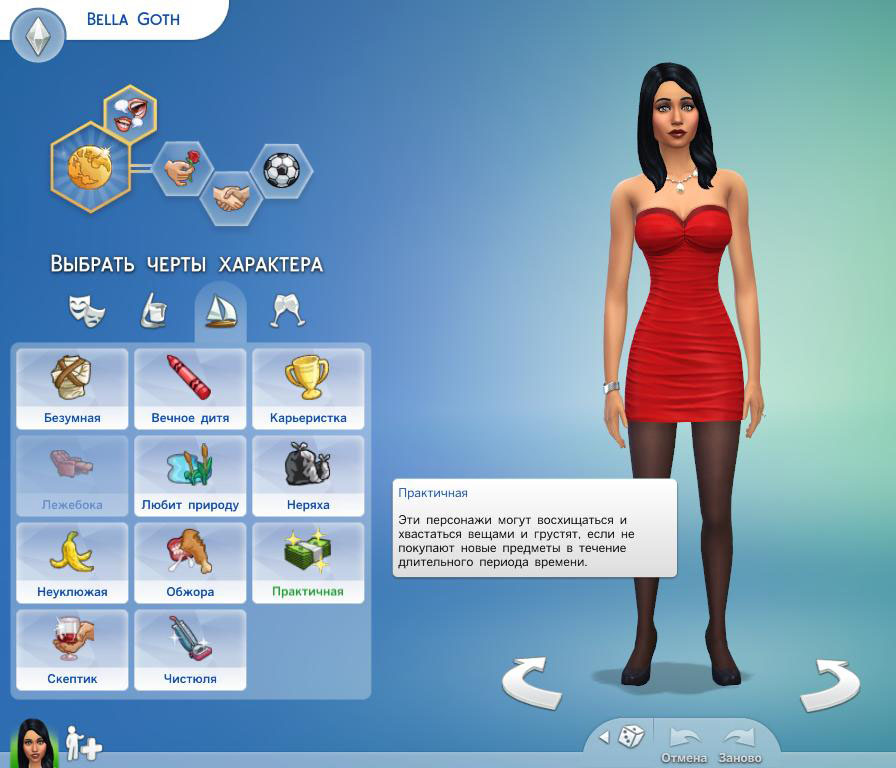Choose the Неряха trash bag trait

[x=308, y=475]
